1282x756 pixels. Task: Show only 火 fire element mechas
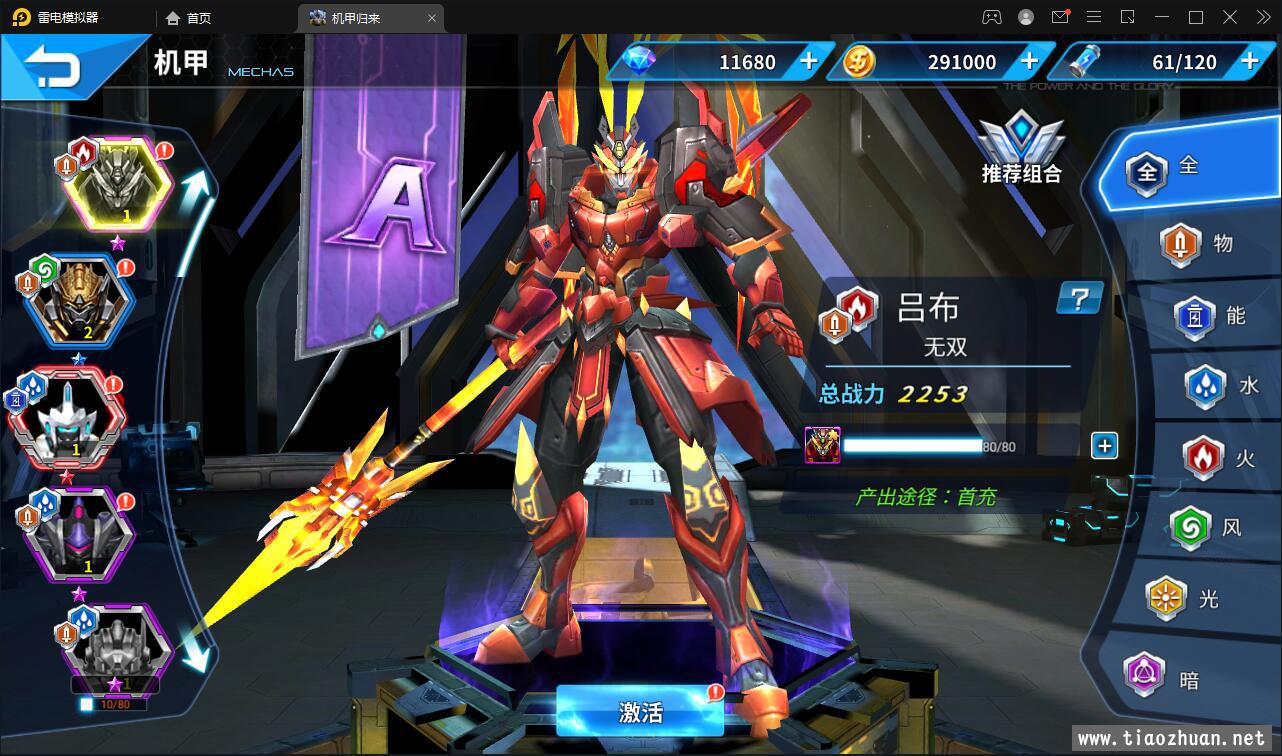coord(1220,459)
